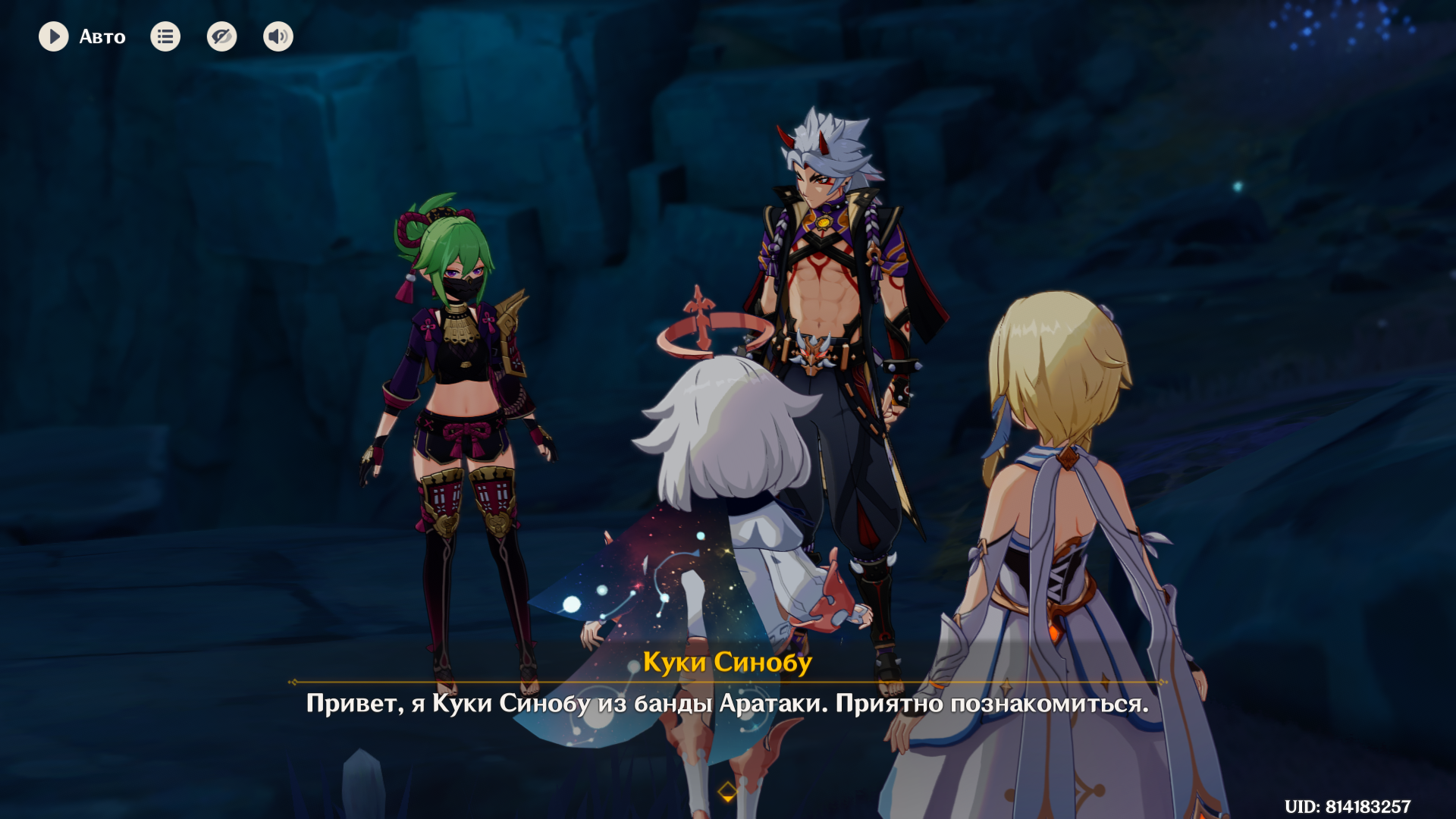Hide the dialogue interface with the eye icon
Viewport: 1456px width, 819px height.
tap(221, 36)
